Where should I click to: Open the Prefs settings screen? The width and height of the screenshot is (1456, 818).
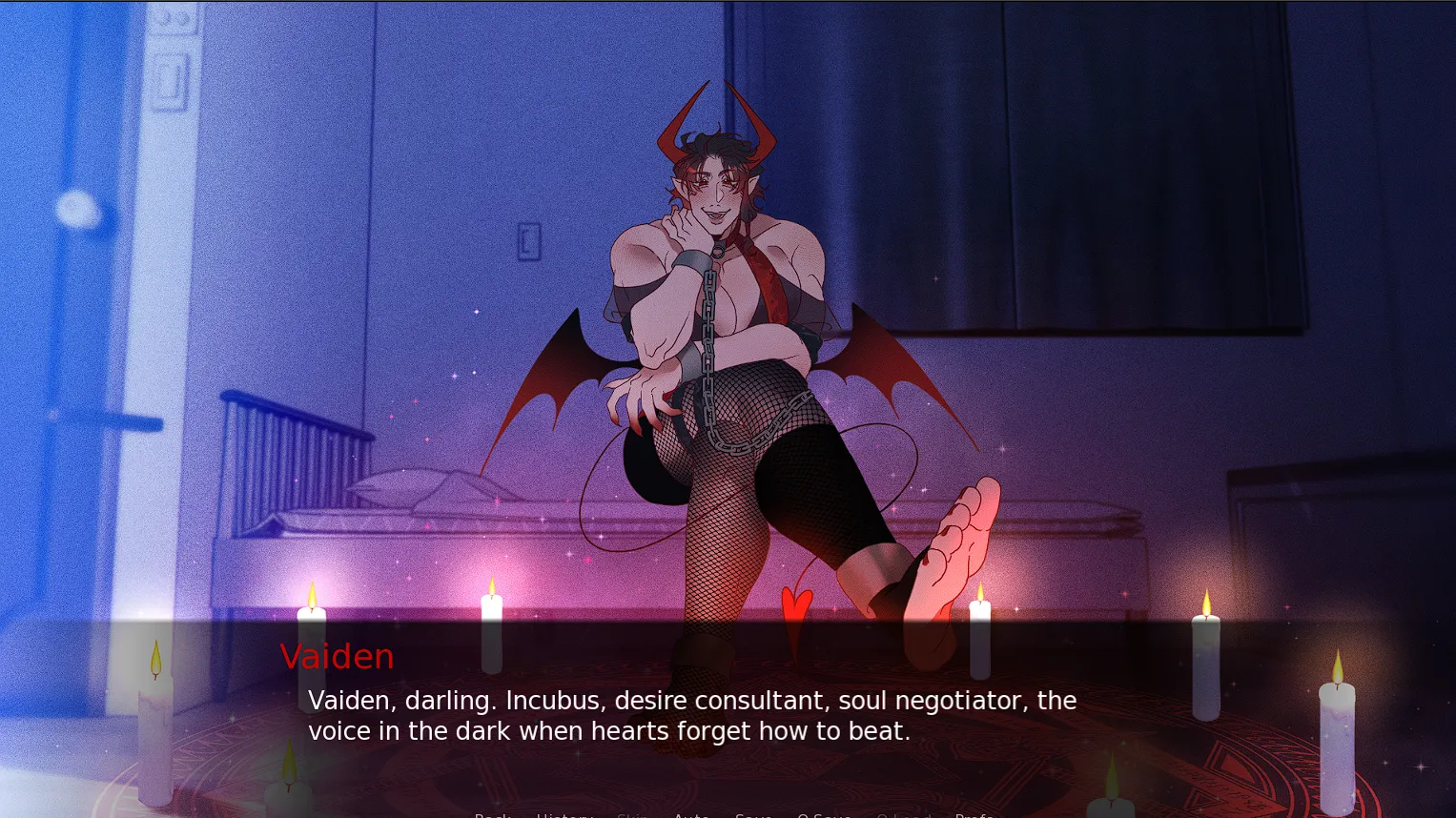tap(974, 815)
